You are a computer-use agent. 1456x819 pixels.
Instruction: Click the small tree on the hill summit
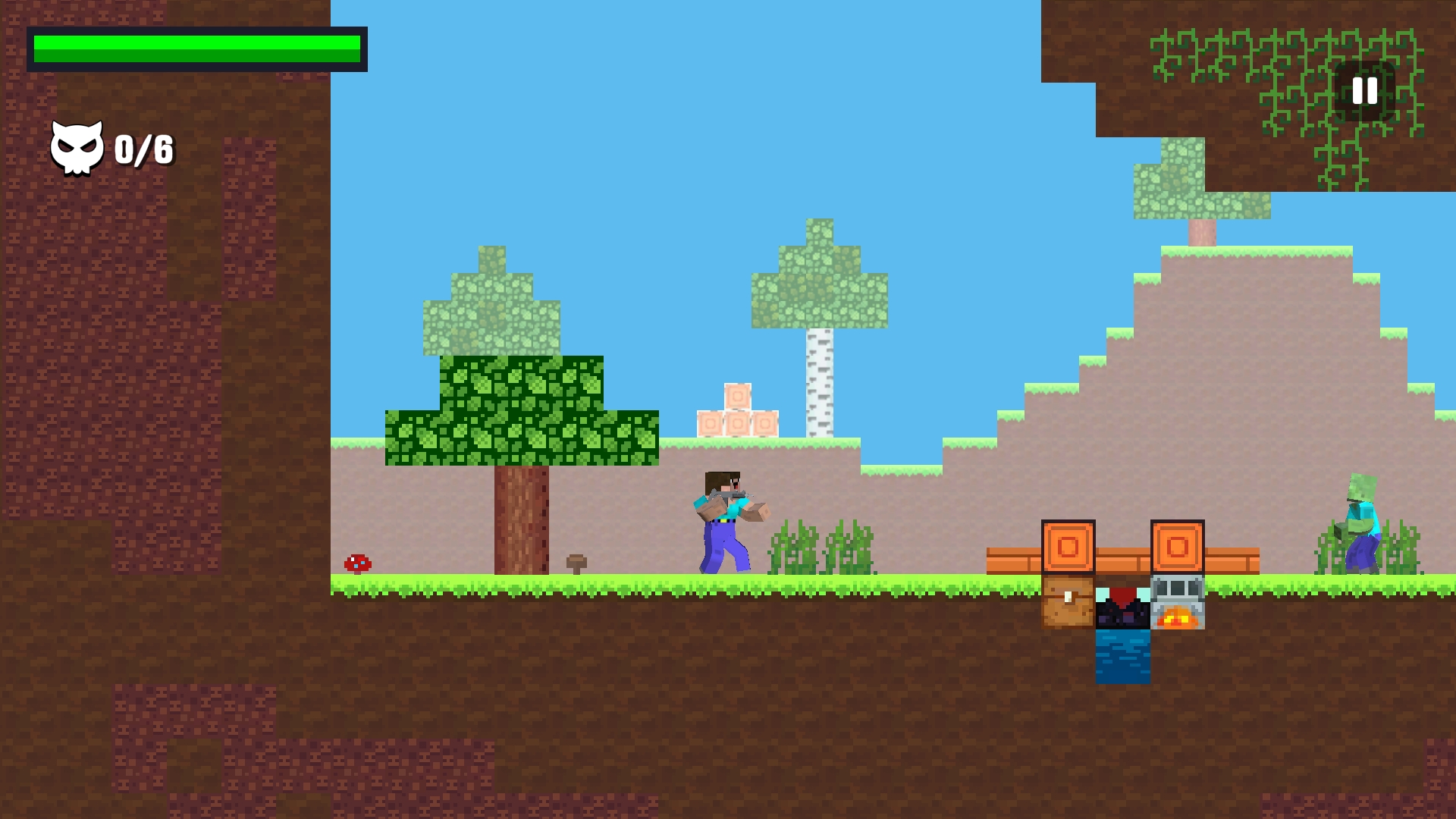coord(1191,190)
